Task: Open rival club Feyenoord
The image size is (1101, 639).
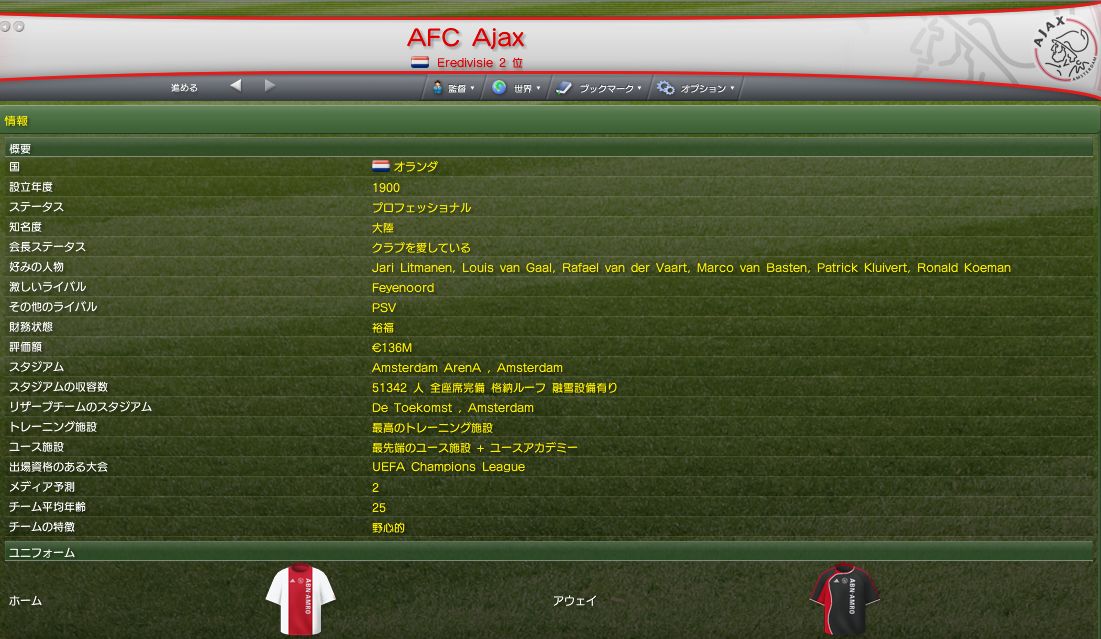Action: [x=402, y=287]
